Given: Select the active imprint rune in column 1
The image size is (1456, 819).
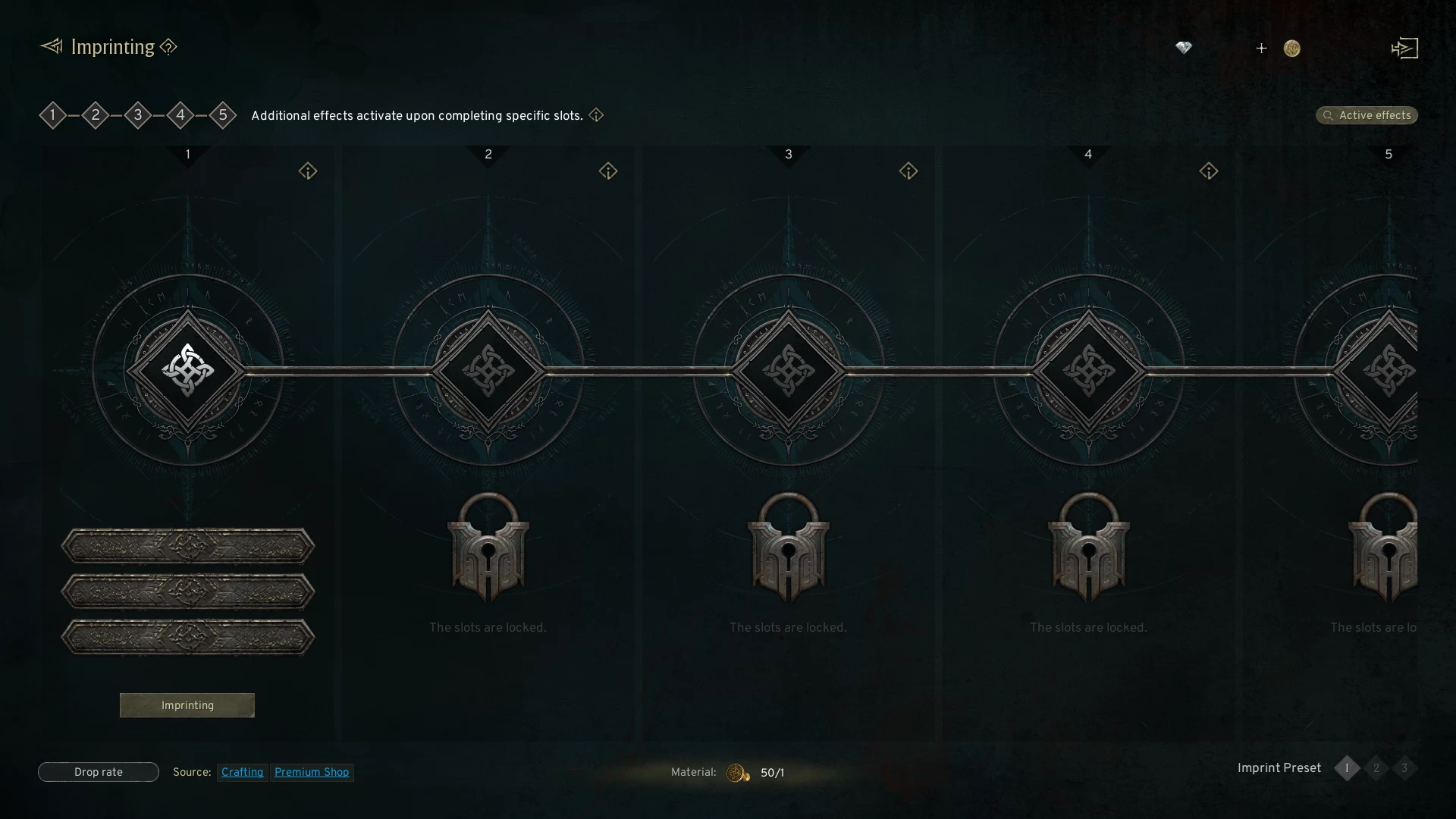Looking at the screenshot, I should [x=188, y=371].
